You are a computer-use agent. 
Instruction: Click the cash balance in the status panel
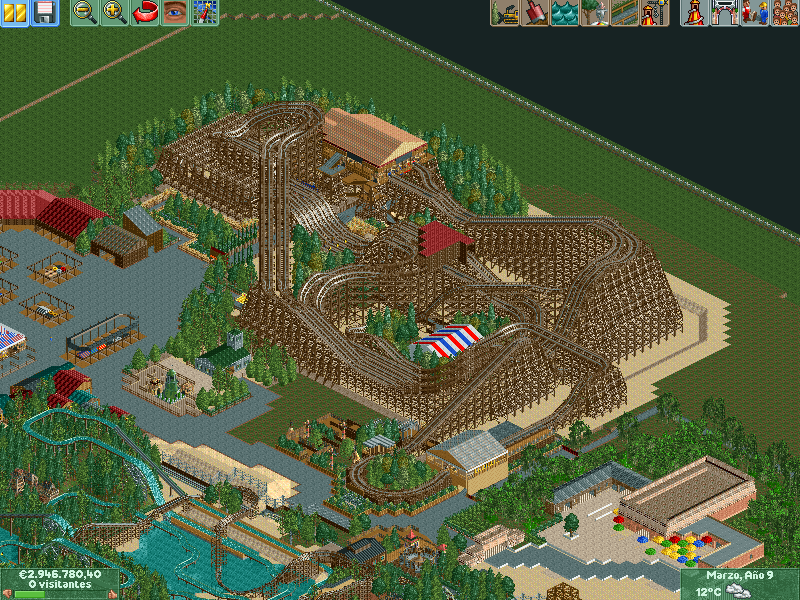[60, 575]
